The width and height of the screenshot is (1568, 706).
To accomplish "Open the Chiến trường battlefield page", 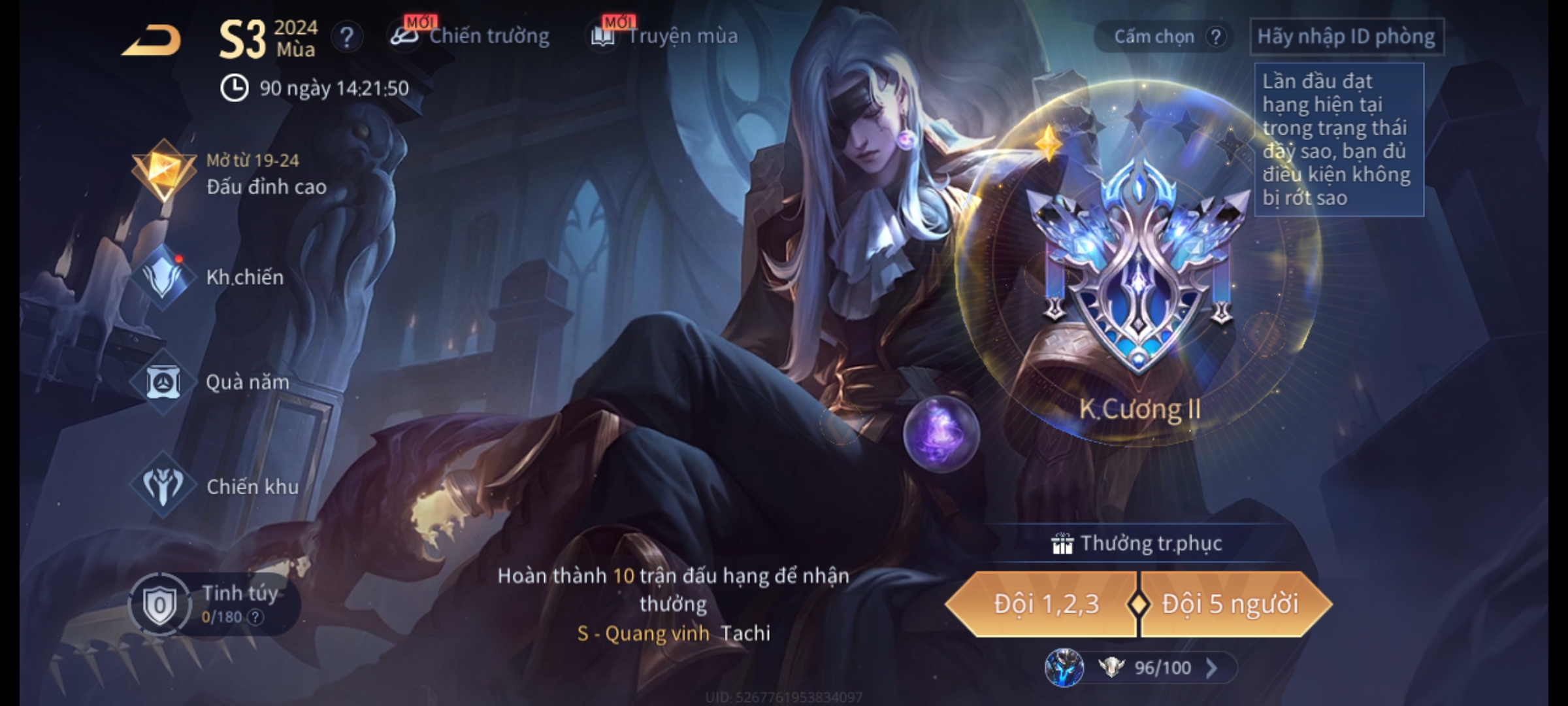I will click(x=471, y=36).
